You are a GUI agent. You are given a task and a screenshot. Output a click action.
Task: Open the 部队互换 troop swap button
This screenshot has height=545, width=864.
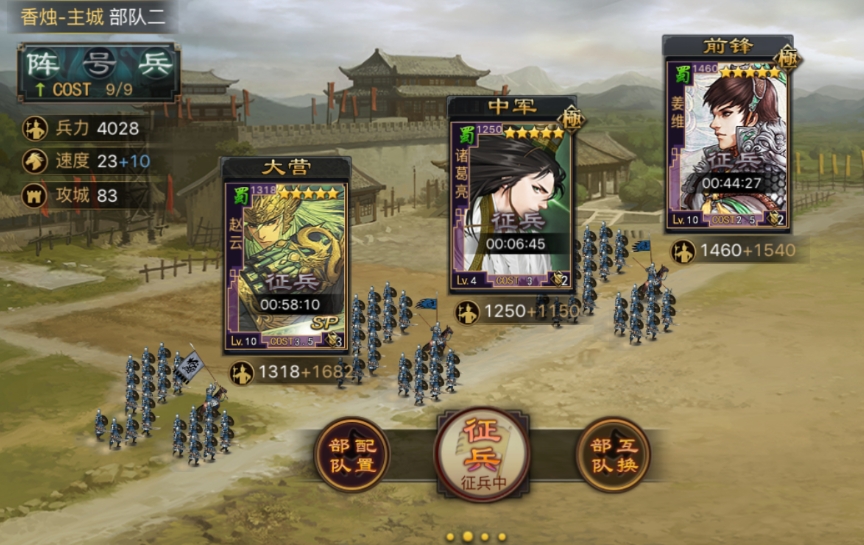(612, 455)
